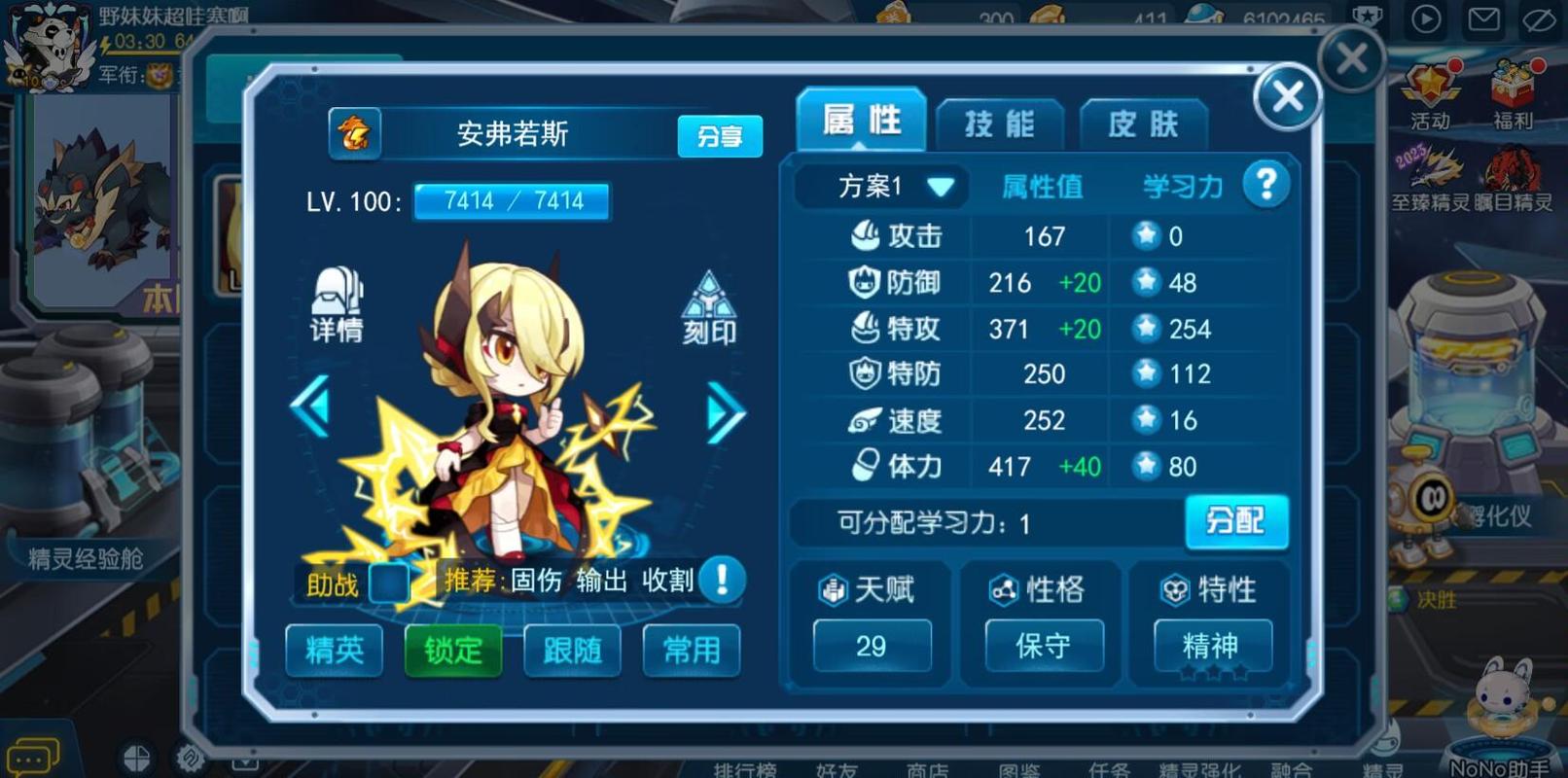Click the 速度 speed stat icon
The width and height of the screenshot is (1568, 778).
864,420
